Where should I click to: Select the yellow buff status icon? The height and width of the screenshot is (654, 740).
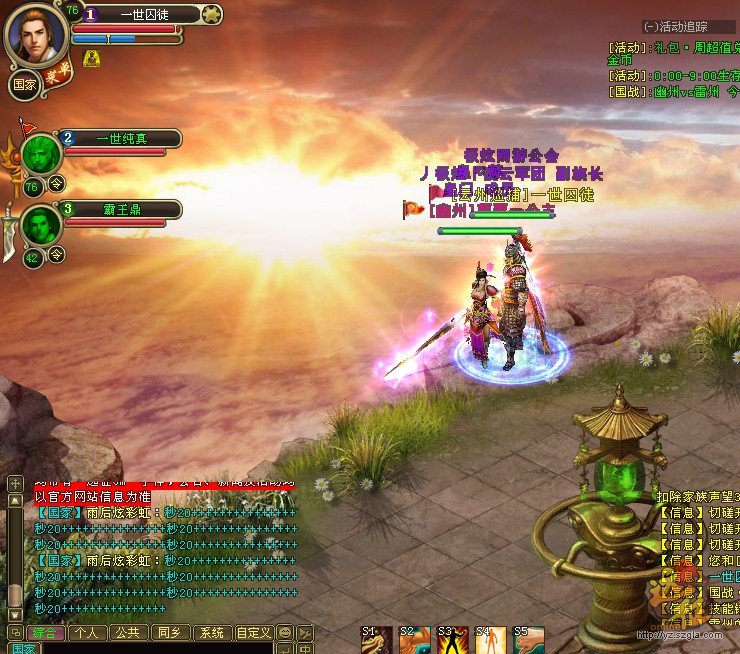click(x=91, y=60)
